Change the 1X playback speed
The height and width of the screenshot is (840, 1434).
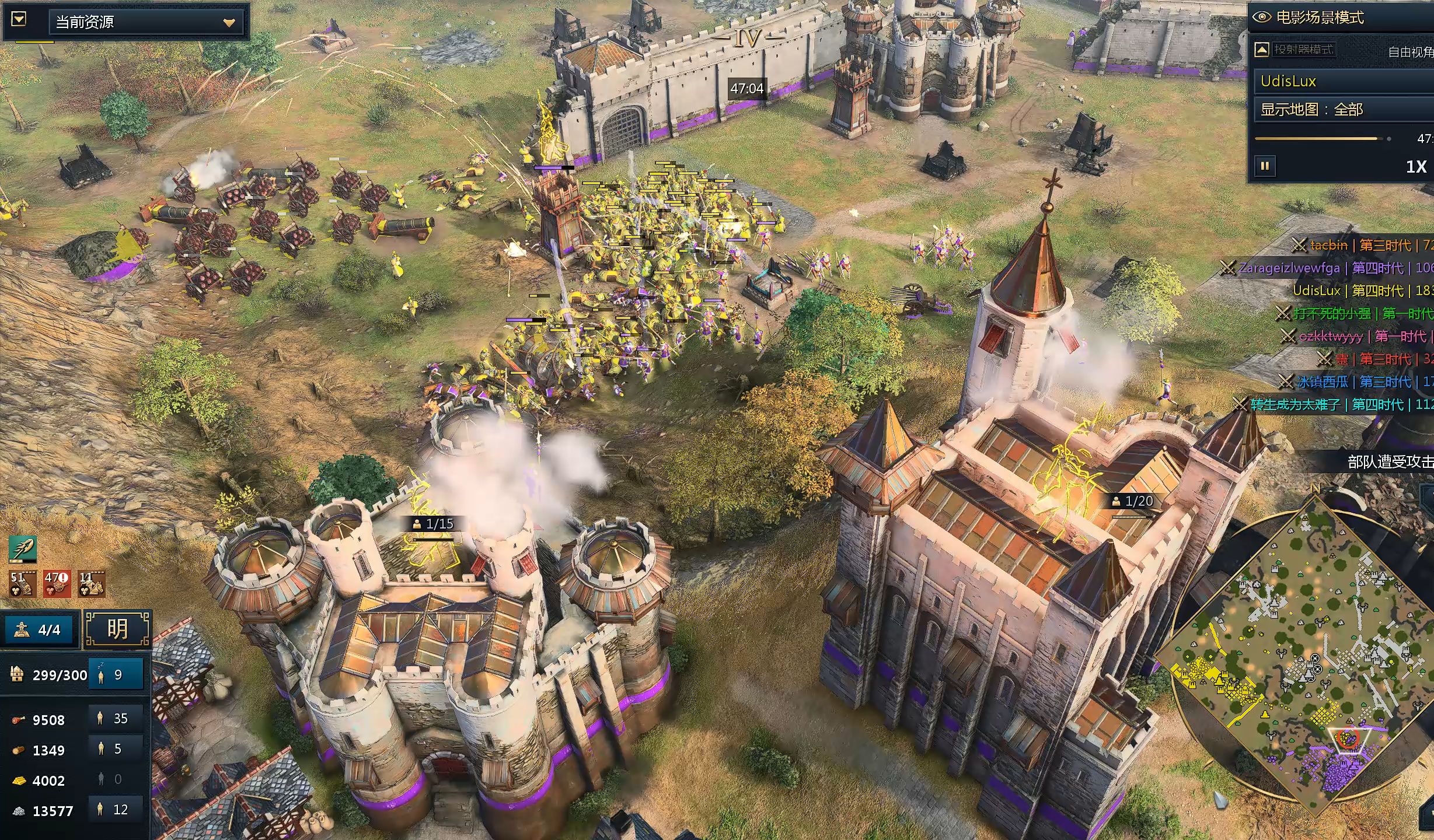(1415, 167)
